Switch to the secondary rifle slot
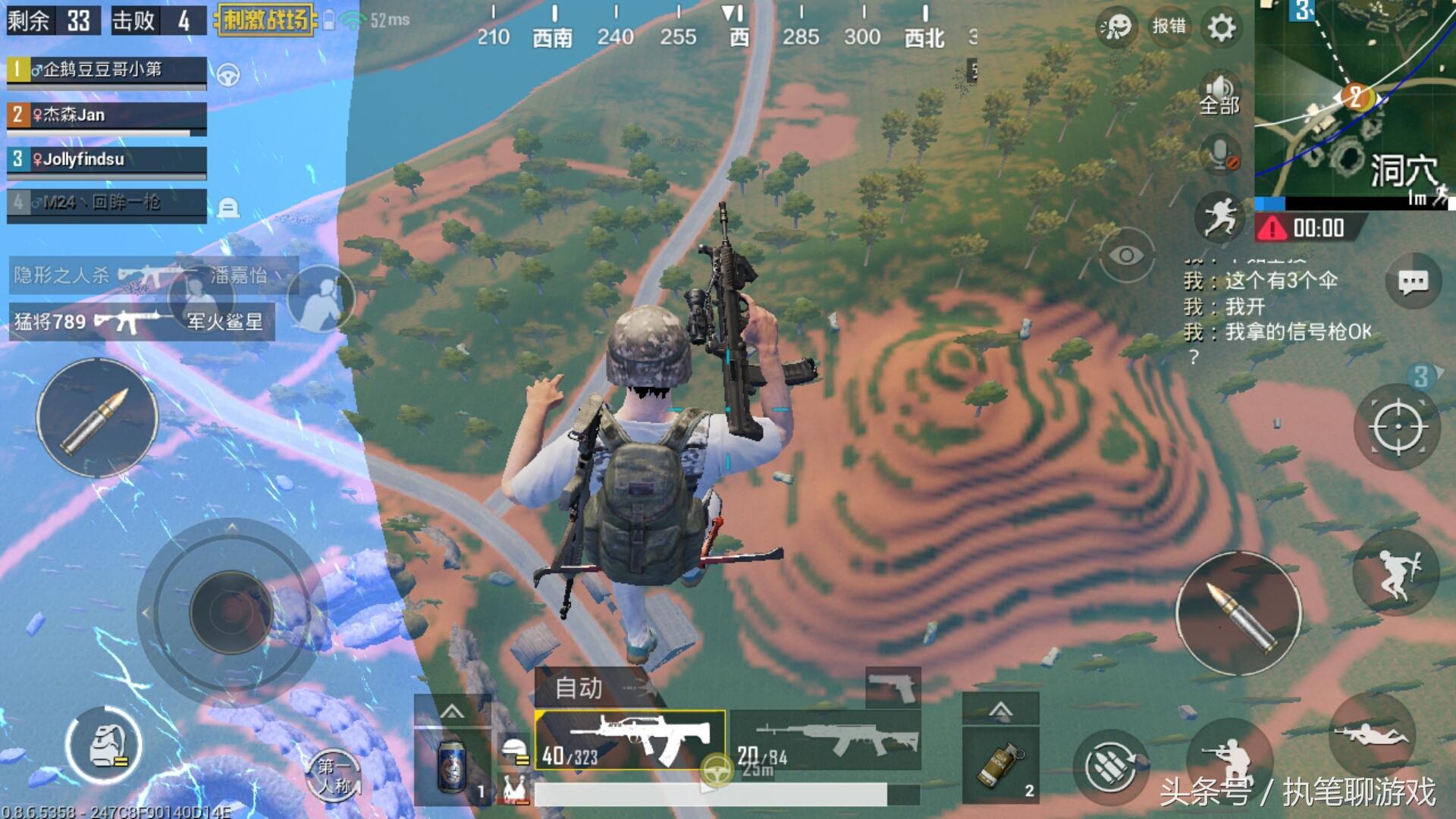The height and width of the screenshot is (819, 1456). (x=827, y=739)
